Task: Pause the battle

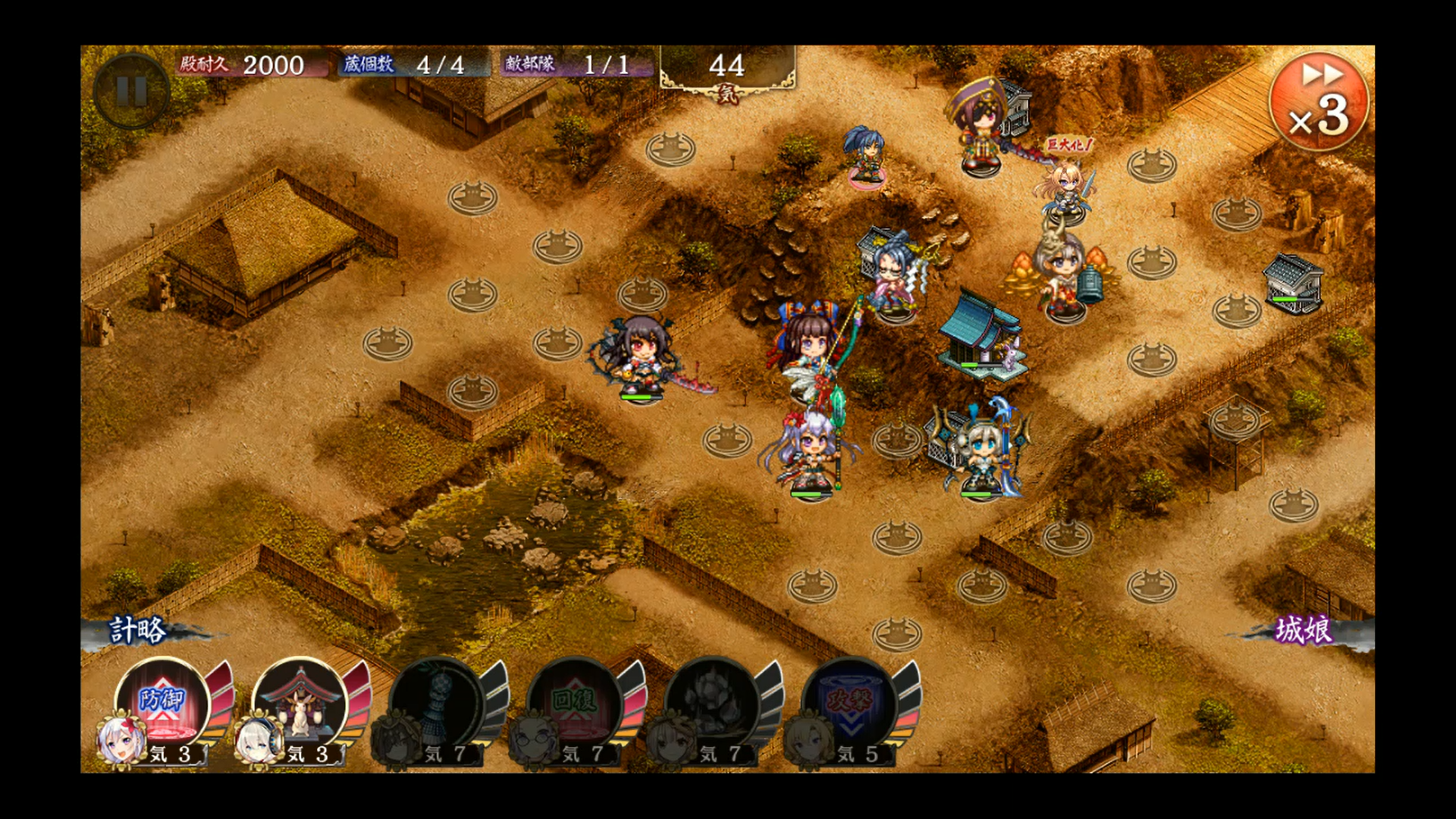Action: pyautogui.click(x=131, y=92)
